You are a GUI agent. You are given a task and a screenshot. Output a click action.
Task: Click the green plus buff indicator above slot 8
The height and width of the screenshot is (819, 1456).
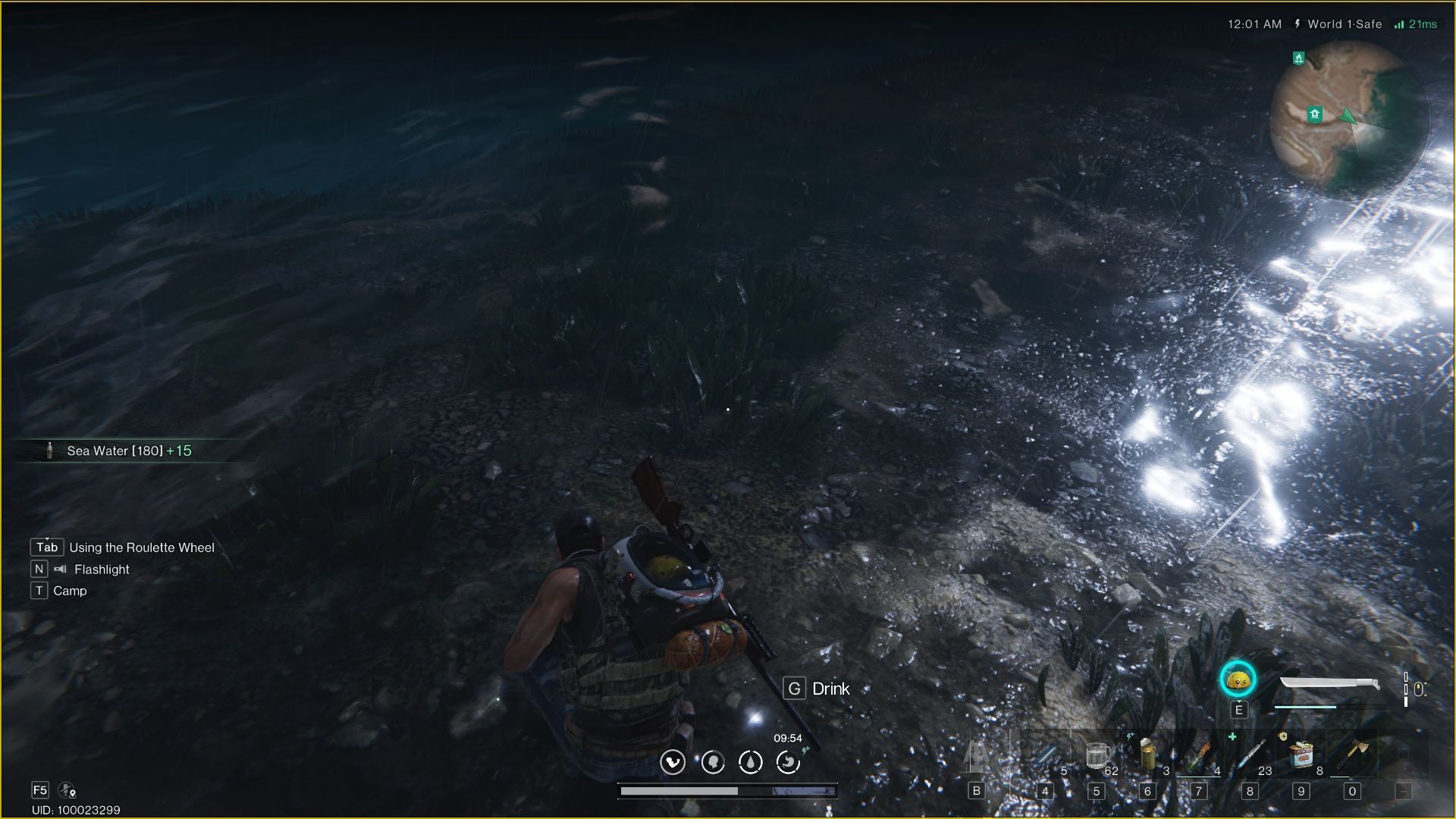coord(1232,737)
